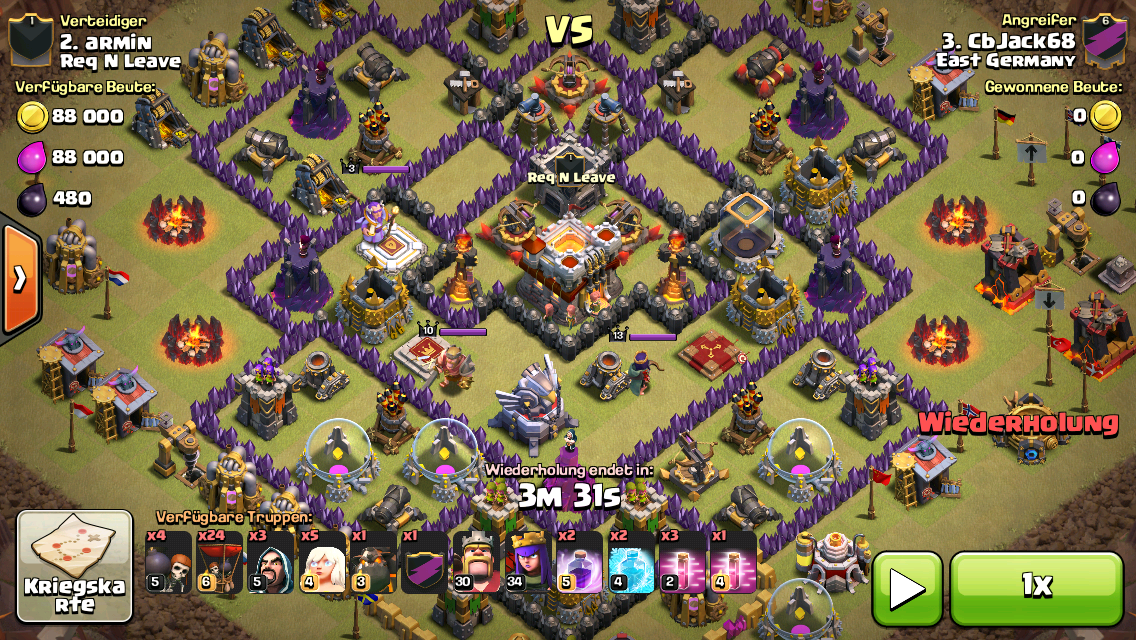Viewport: 1136px width, 640px height.
Task: Choose the purple Rage spell slot
Action: click(580, 563)
